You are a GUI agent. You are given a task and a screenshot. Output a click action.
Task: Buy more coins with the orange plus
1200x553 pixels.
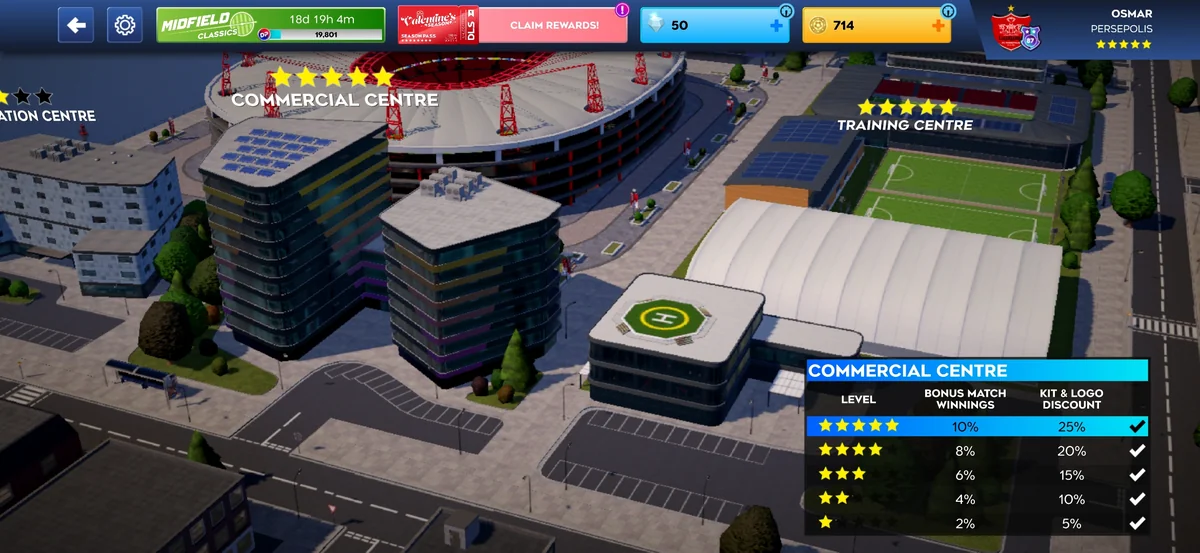point(937,26)
